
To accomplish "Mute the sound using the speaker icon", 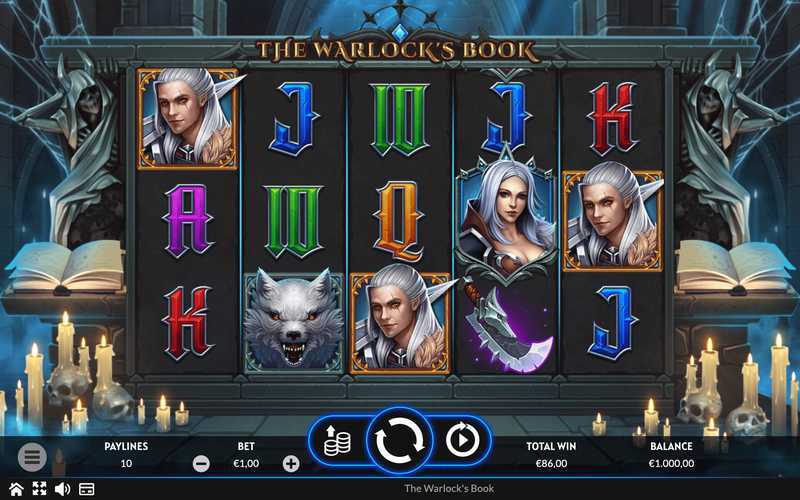I will click(x=62, y=489).
